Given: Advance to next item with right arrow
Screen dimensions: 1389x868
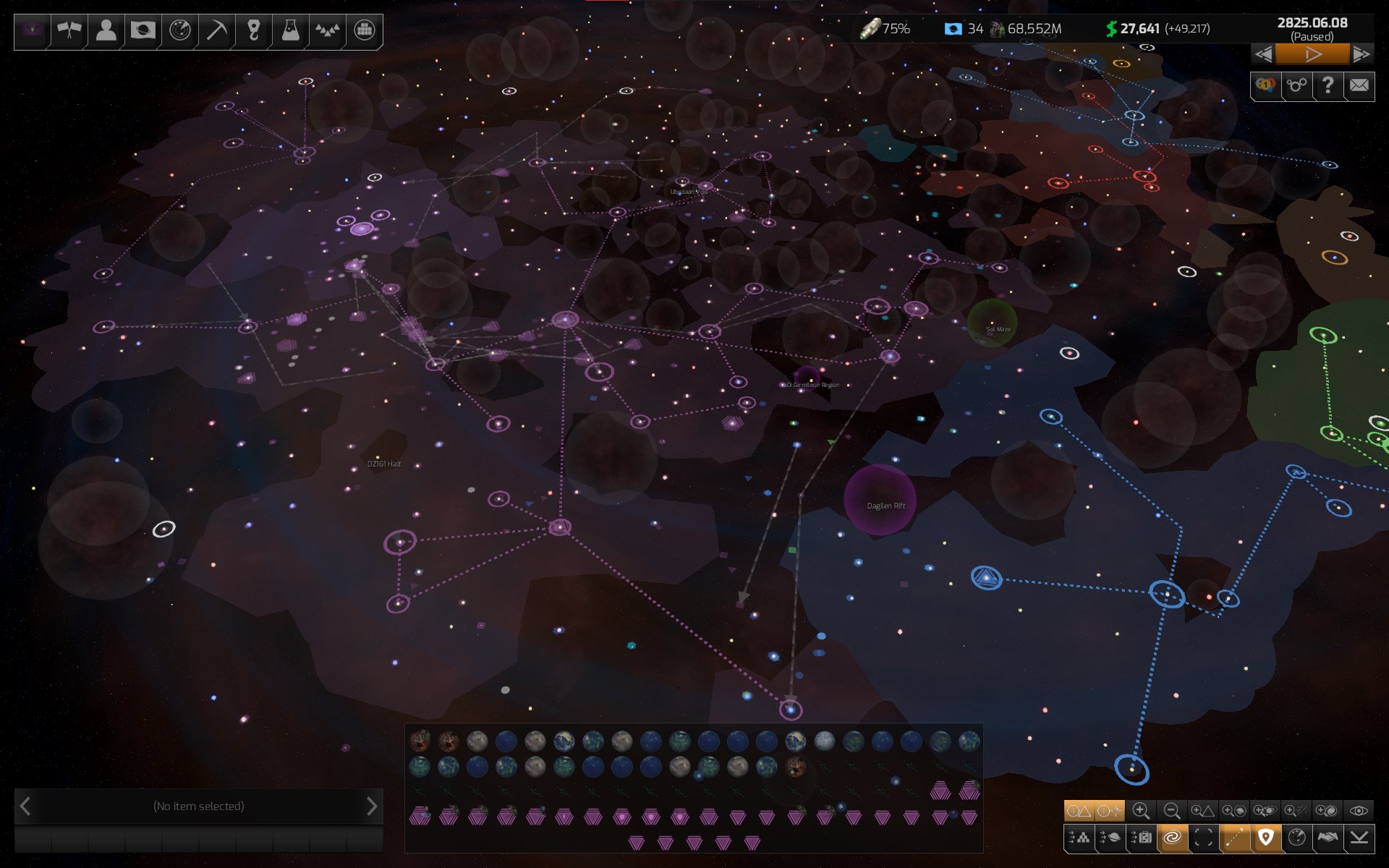Looking at the screenshot, I should coord(373,805).
